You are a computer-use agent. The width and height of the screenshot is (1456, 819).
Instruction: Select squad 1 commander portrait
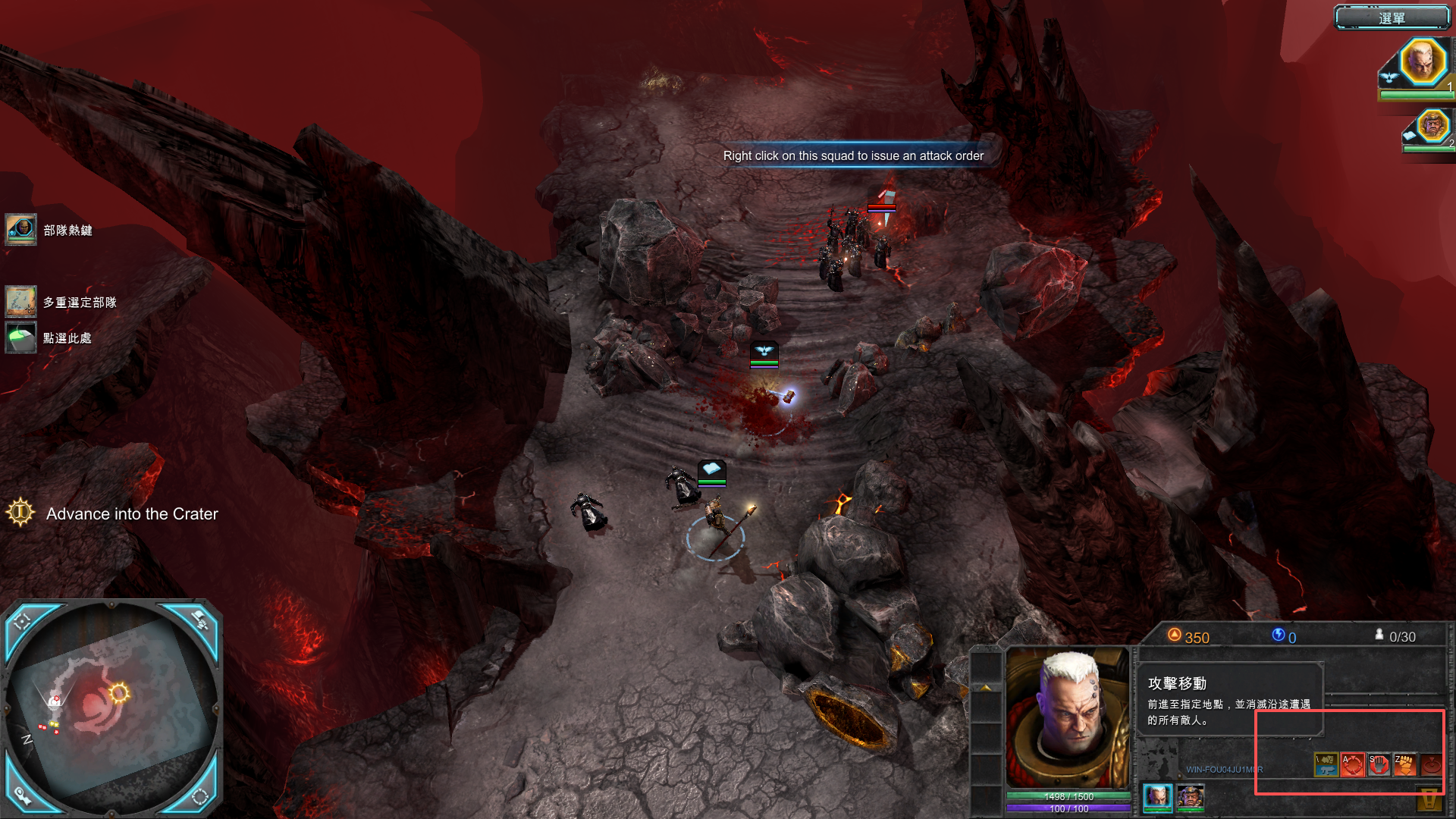[1421, 61]
